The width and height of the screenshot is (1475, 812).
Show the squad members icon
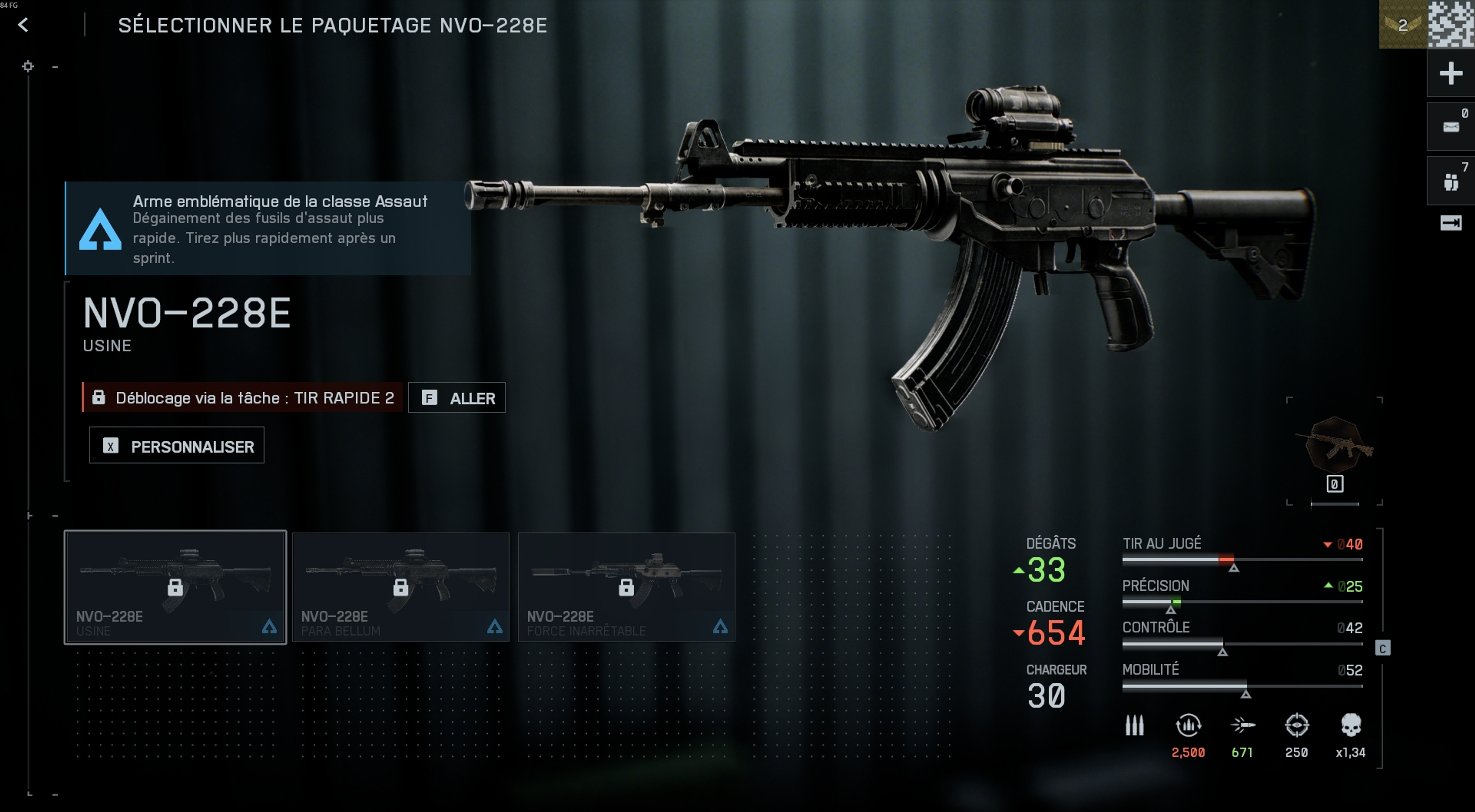pos(1450,182)
